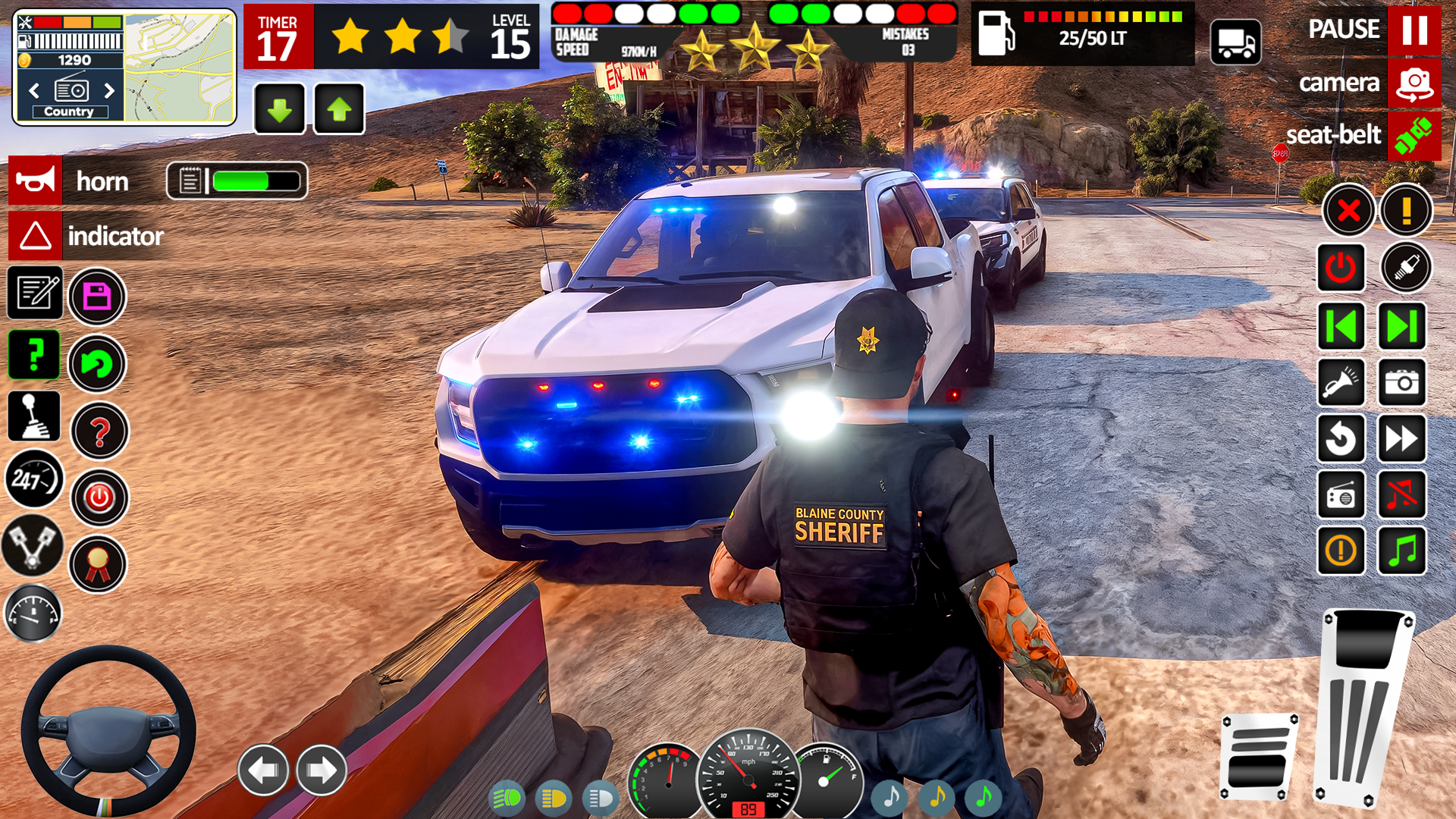Screen dimensions: 1456x819
Task: Steer left with the left arrow button
Action: point(263,770)
